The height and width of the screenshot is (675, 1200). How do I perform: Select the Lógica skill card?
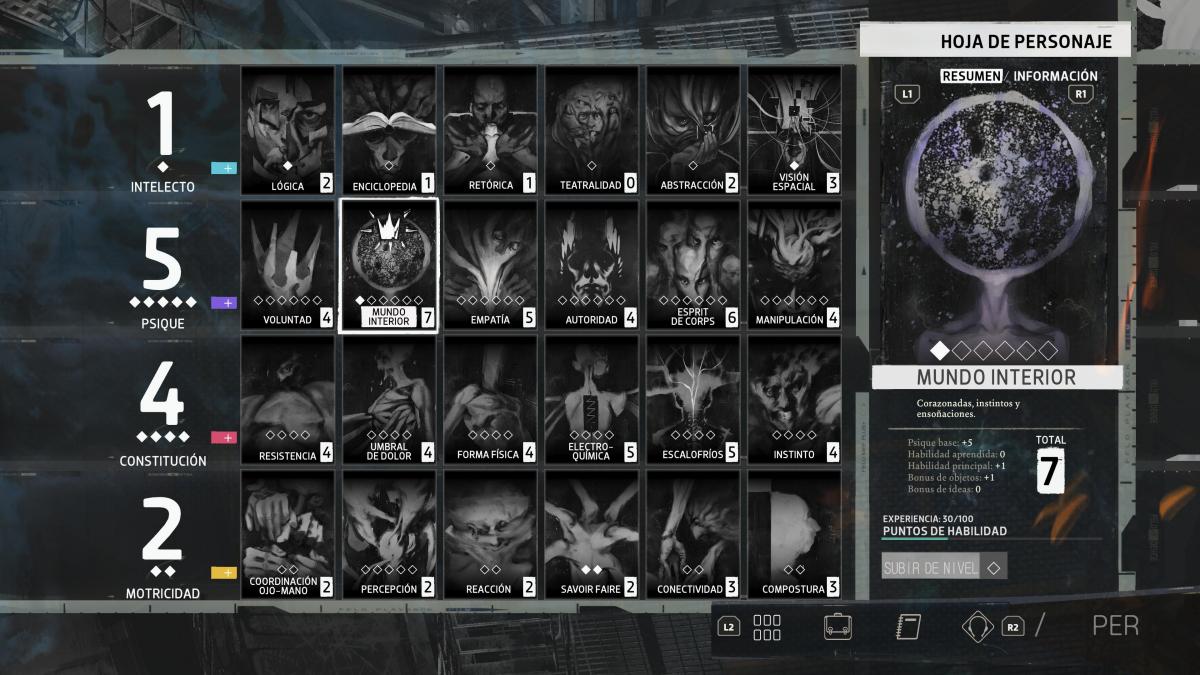(287, 131)
